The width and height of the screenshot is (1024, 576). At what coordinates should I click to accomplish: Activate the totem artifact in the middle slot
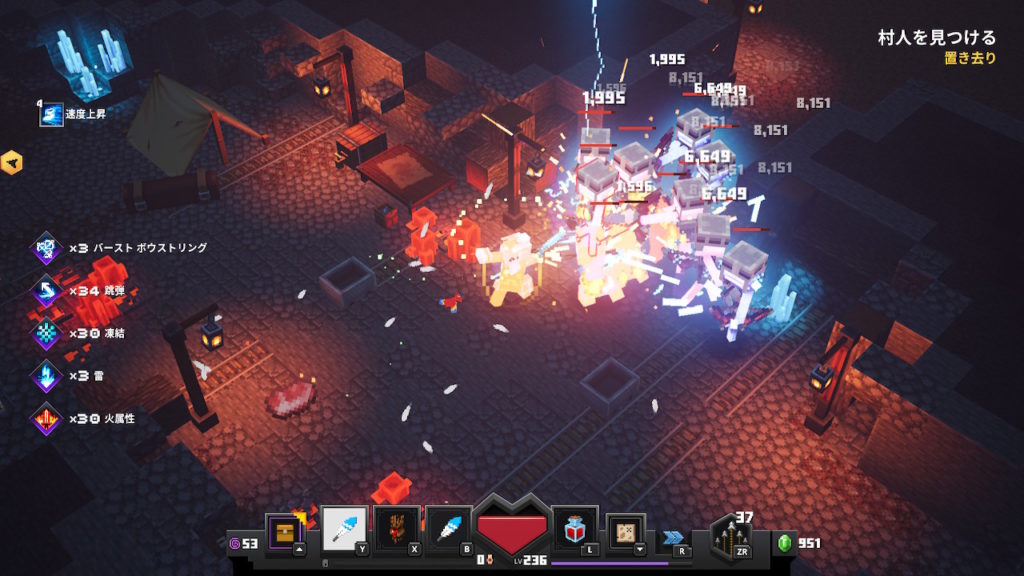tap(396, 529)
